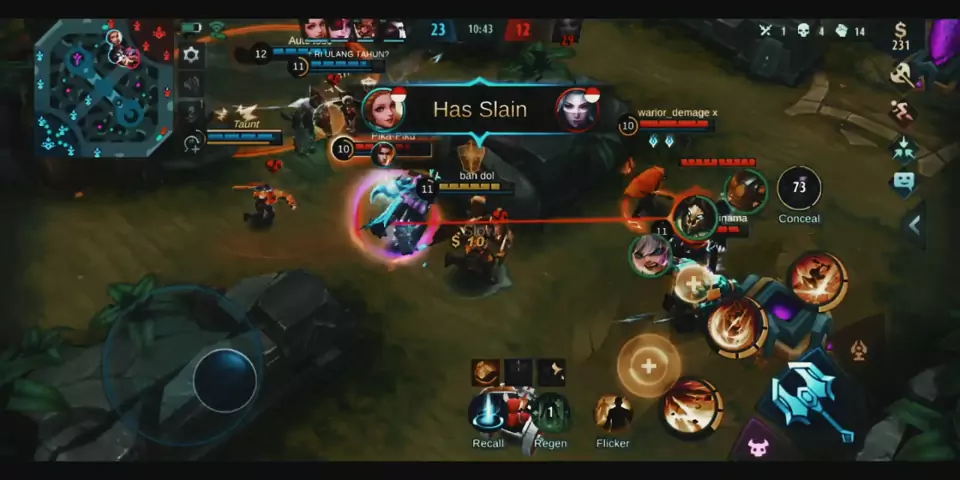
Task: Send the running-figure retreat signal
Action: 904,110
